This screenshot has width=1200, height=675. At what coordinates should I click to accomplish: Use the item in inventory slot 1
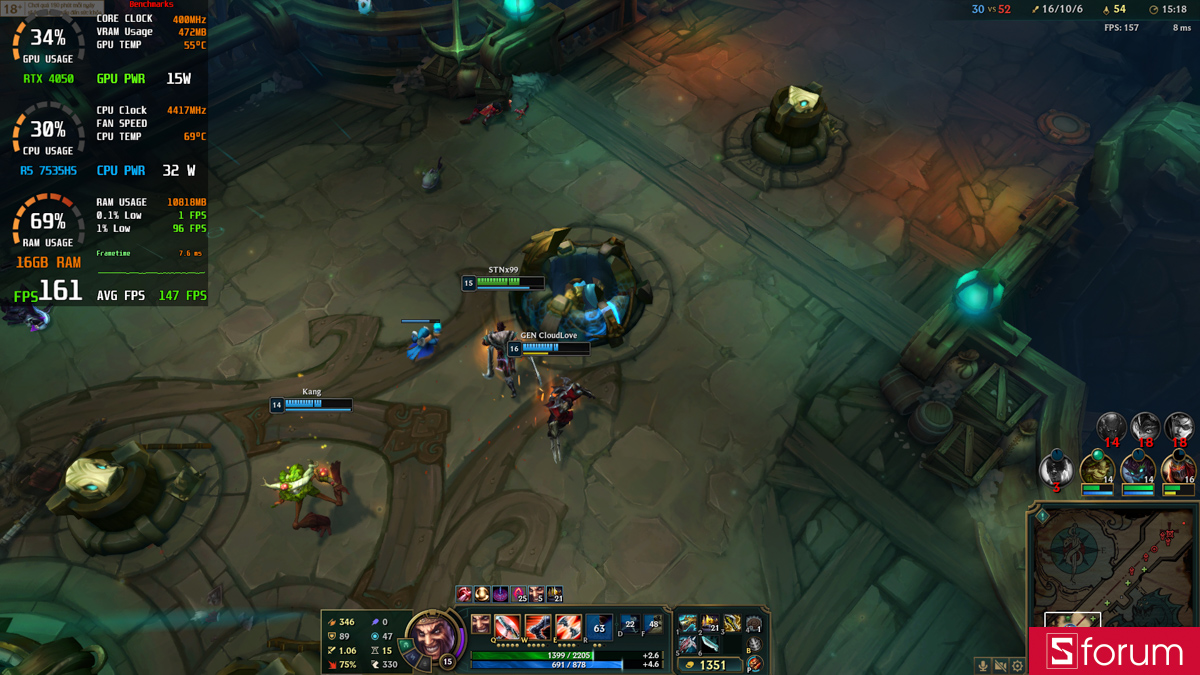click(x=688, y=624)
